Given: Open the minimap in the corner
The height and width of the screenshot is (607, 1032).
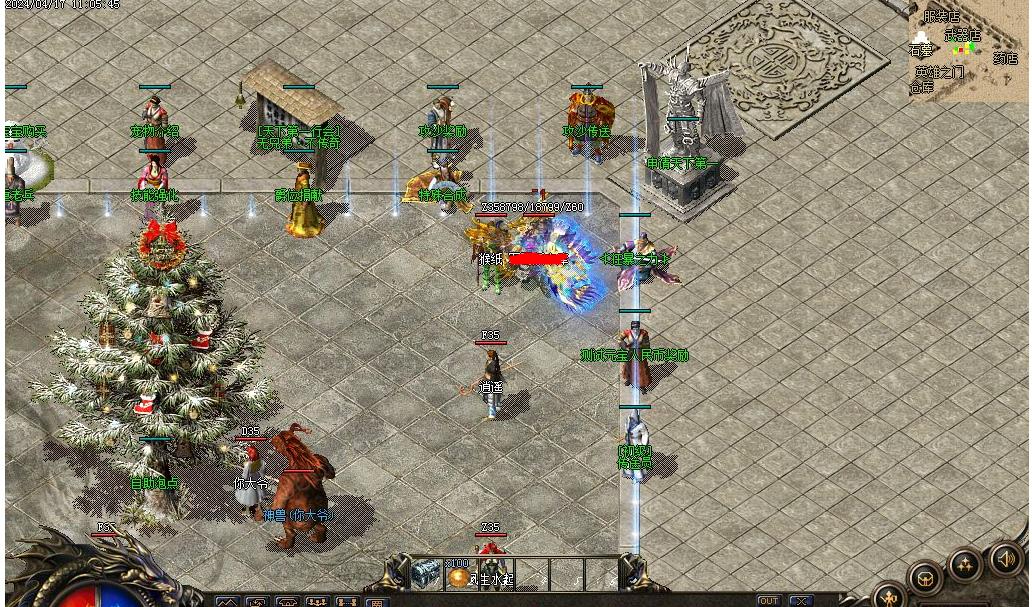Looking at the screenshot, I should click(967, 50).
